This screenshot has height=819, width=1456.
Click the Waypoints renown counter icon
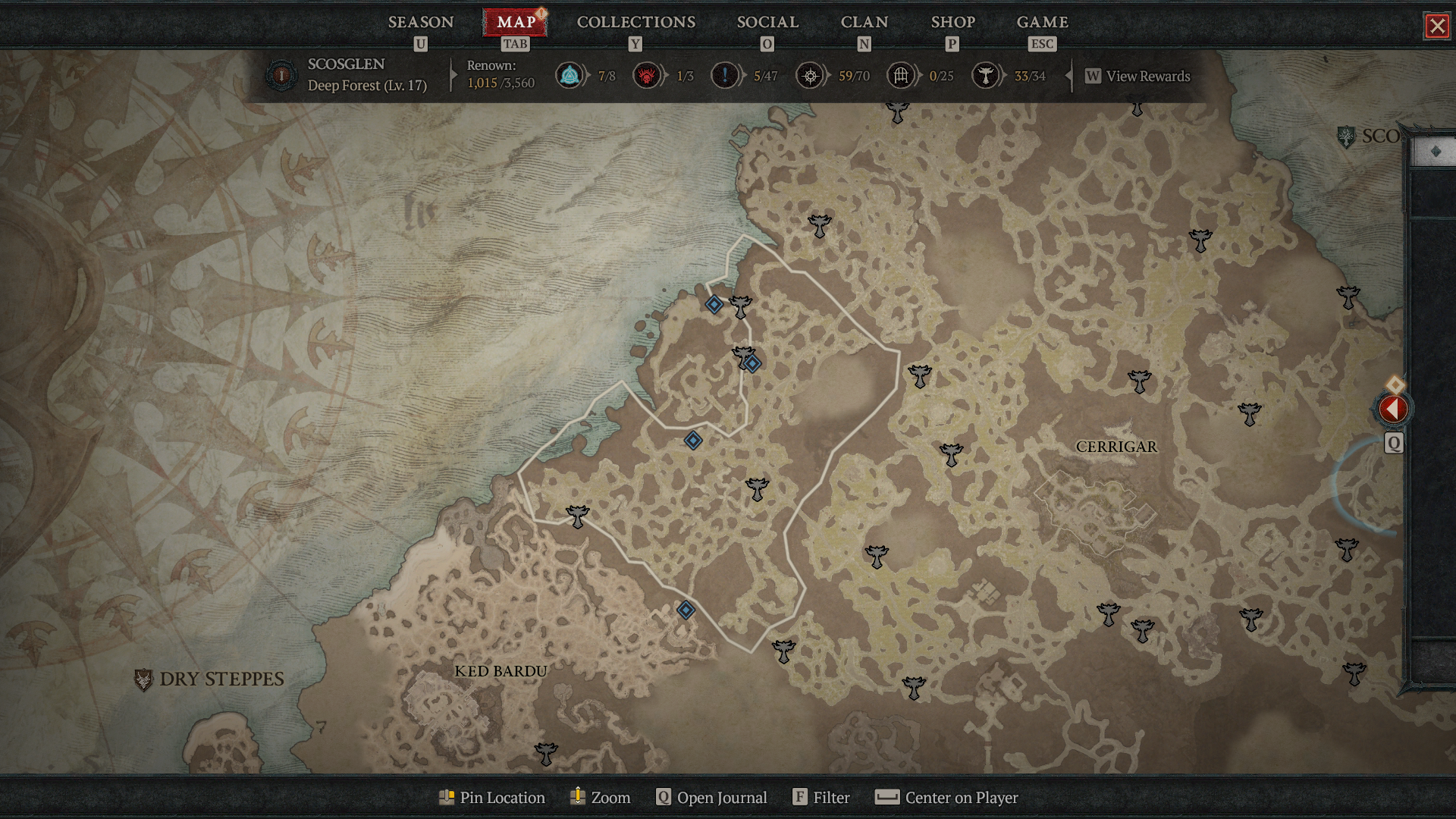point(570,76)
